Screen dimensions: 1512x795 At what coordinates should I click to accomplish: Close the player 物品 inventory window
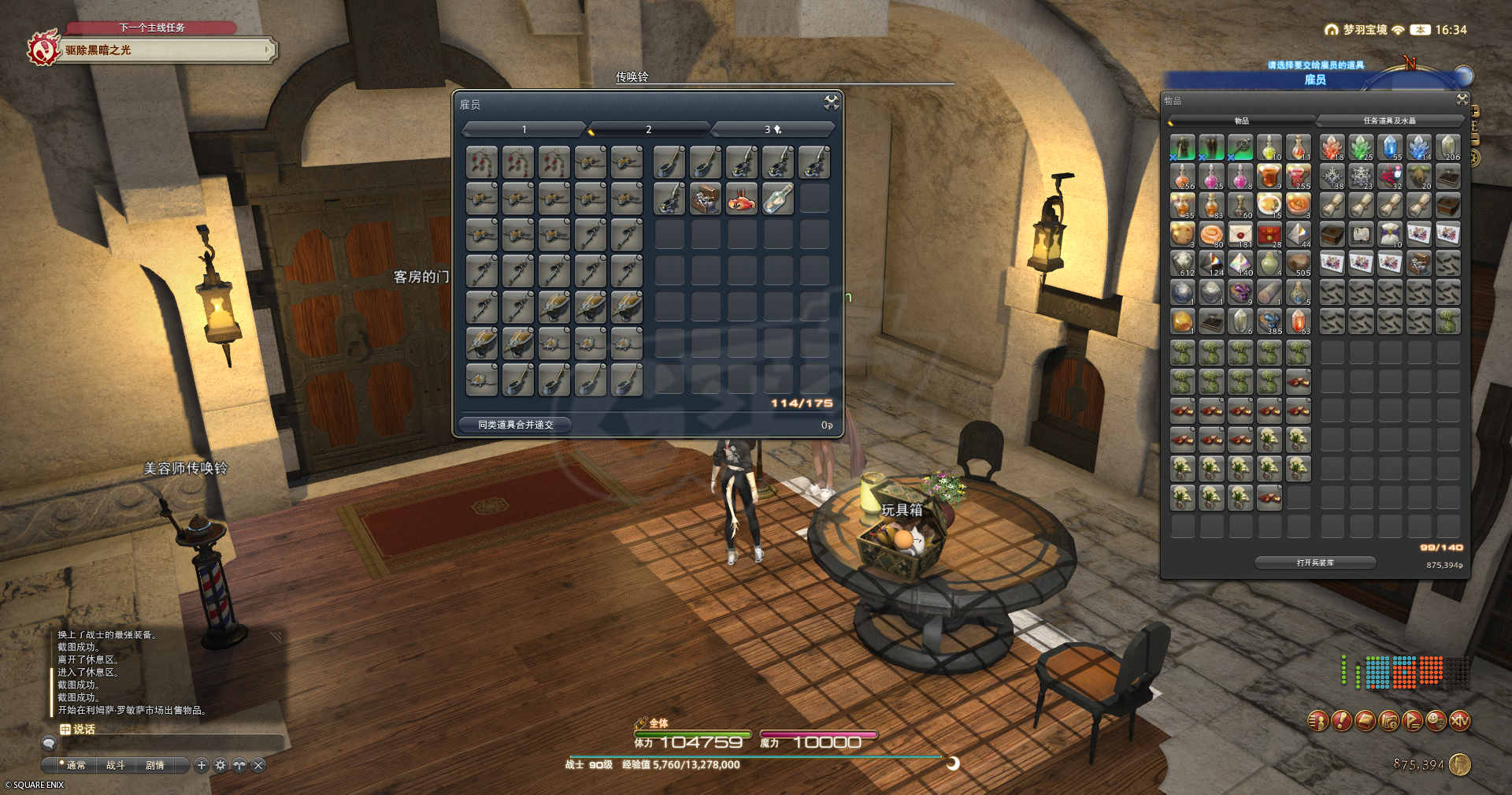coord(1462,99)
